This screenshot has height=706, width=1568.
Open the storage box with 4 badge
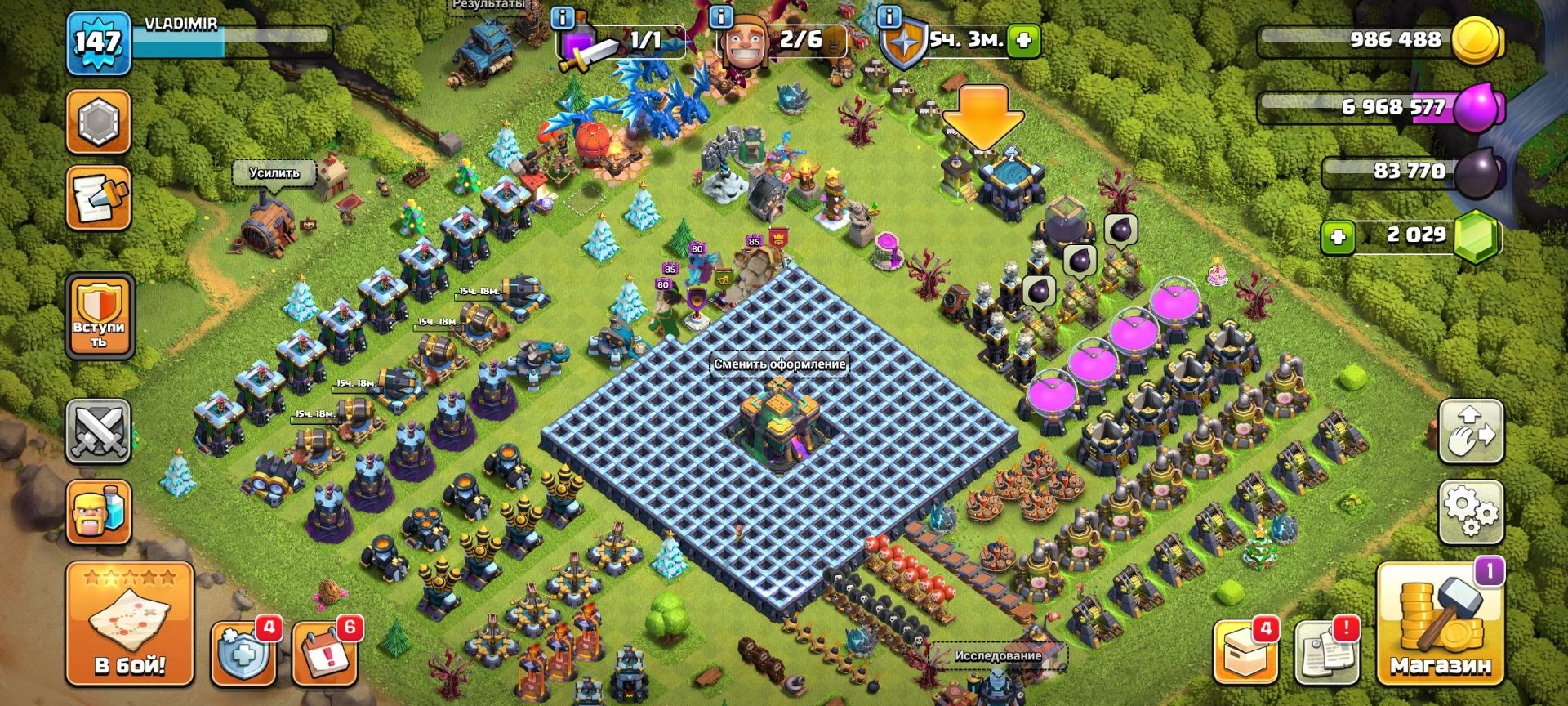(x=1244, y=654)
